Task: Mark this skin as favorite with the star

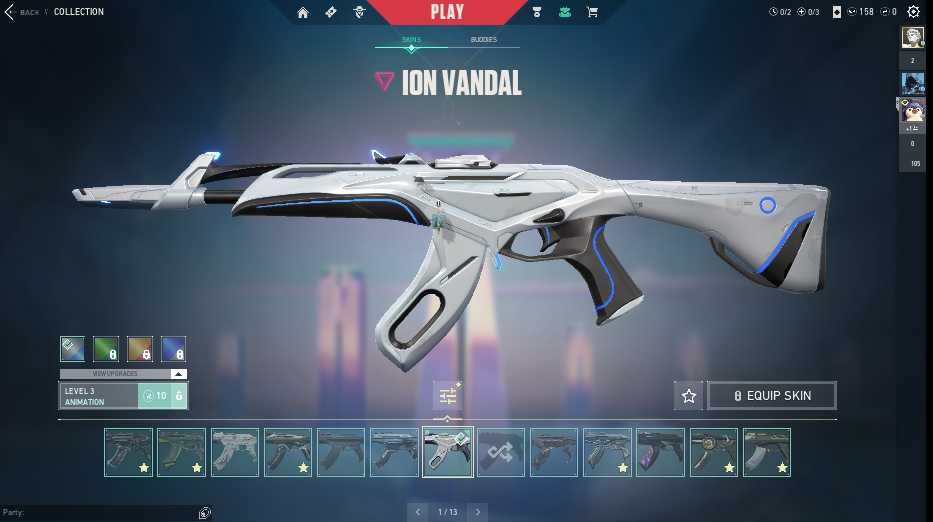Action: [689, 396]
